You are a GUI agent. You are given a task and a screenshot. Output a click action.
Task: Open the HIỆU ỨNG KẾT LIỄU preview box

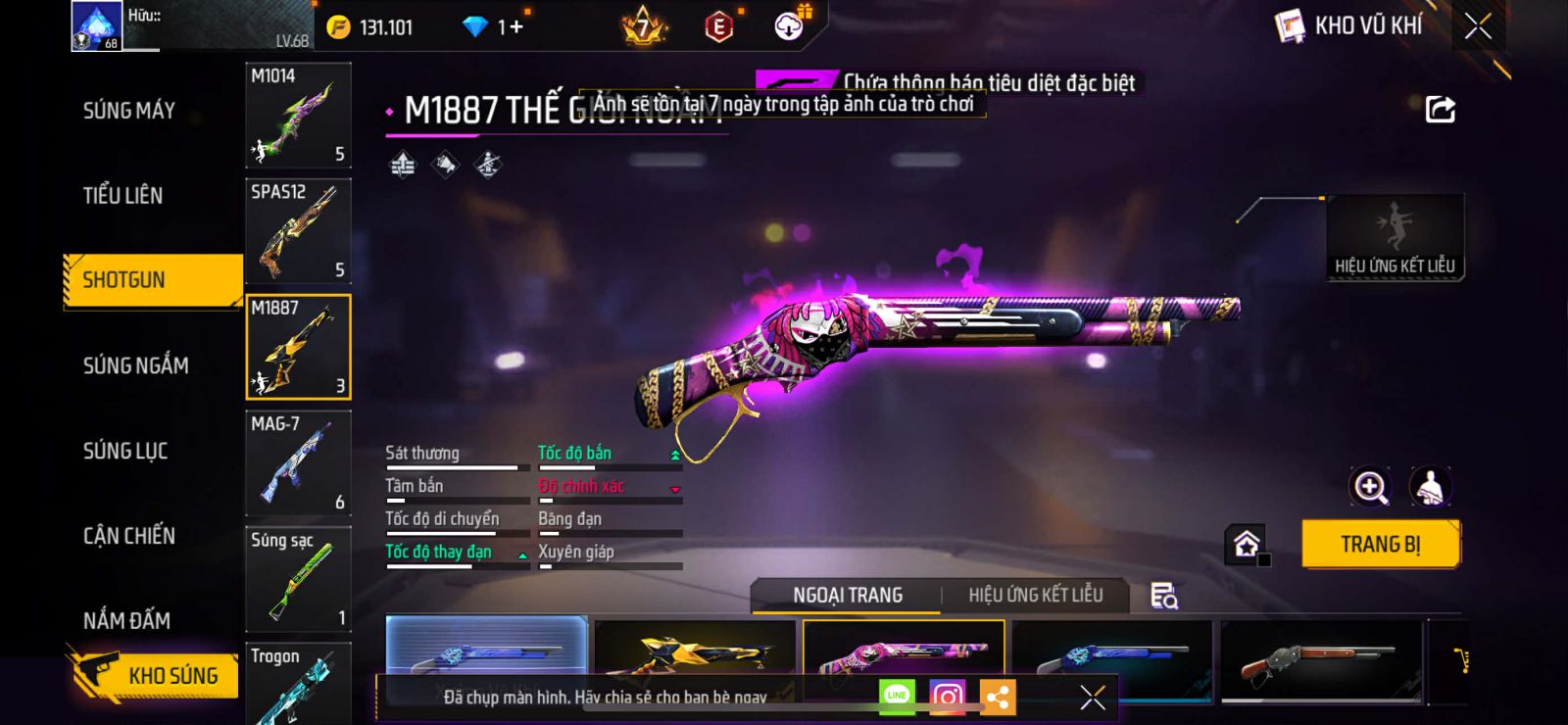point(1395,237)
